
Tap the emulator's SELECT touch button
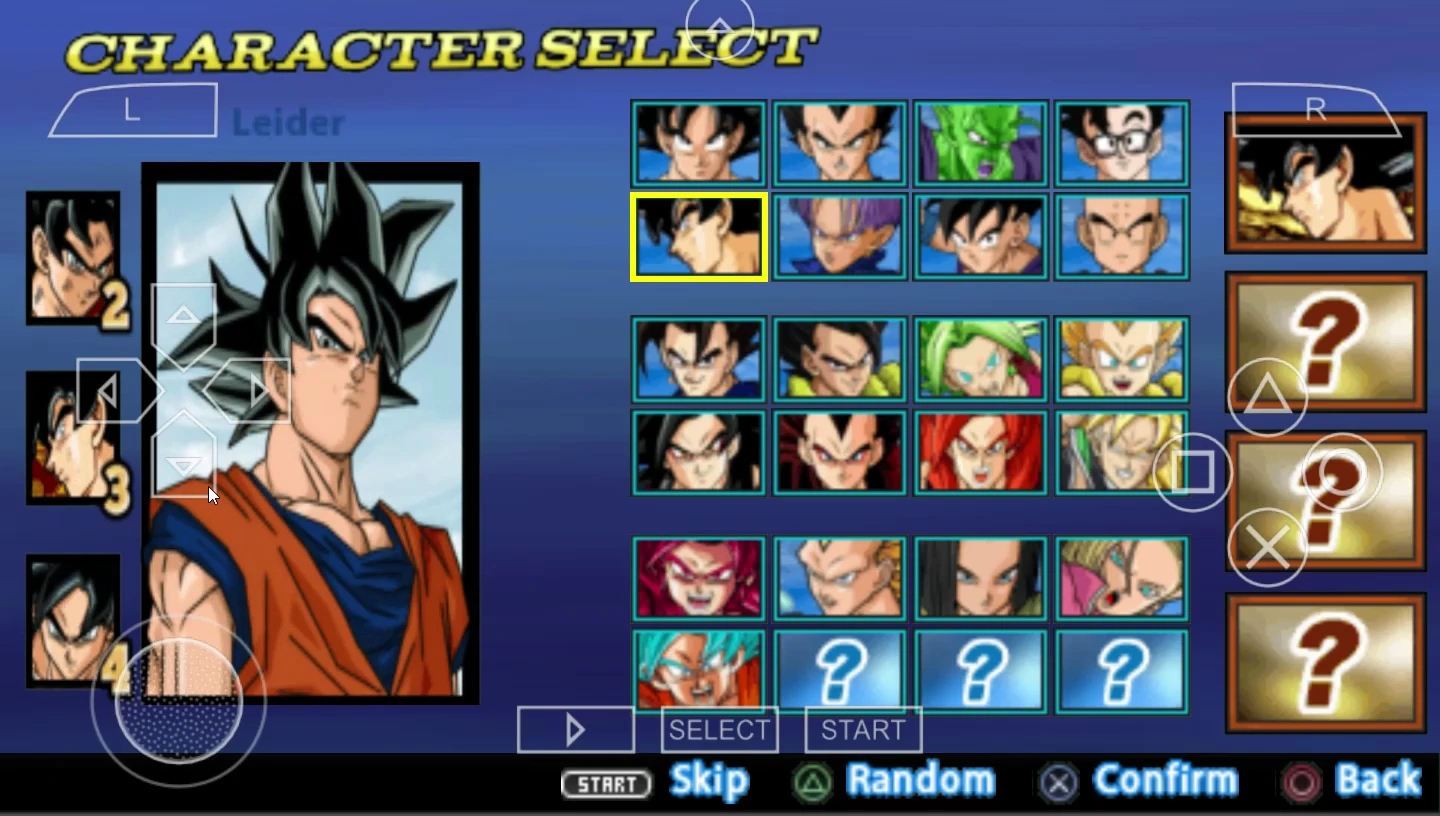[719, 730]
